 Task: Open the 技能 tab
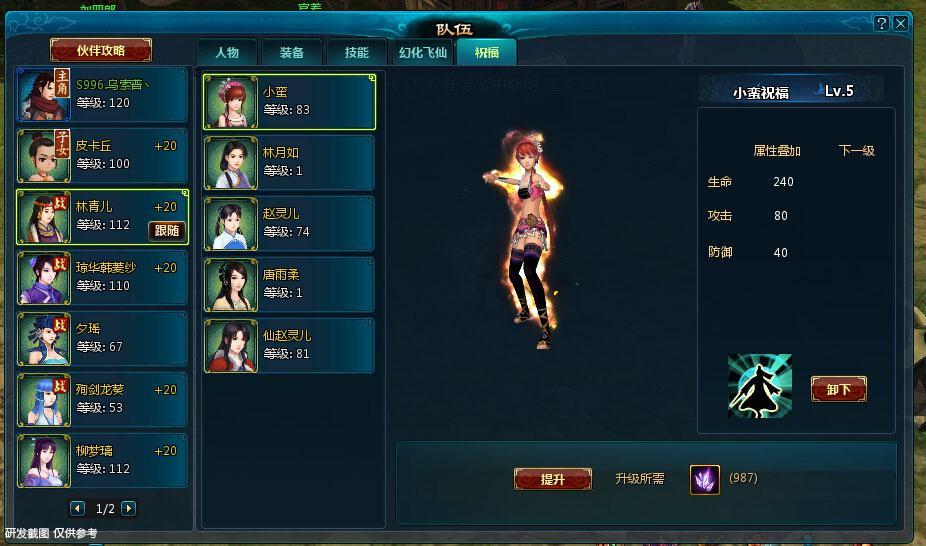click(x=356, y=53)
